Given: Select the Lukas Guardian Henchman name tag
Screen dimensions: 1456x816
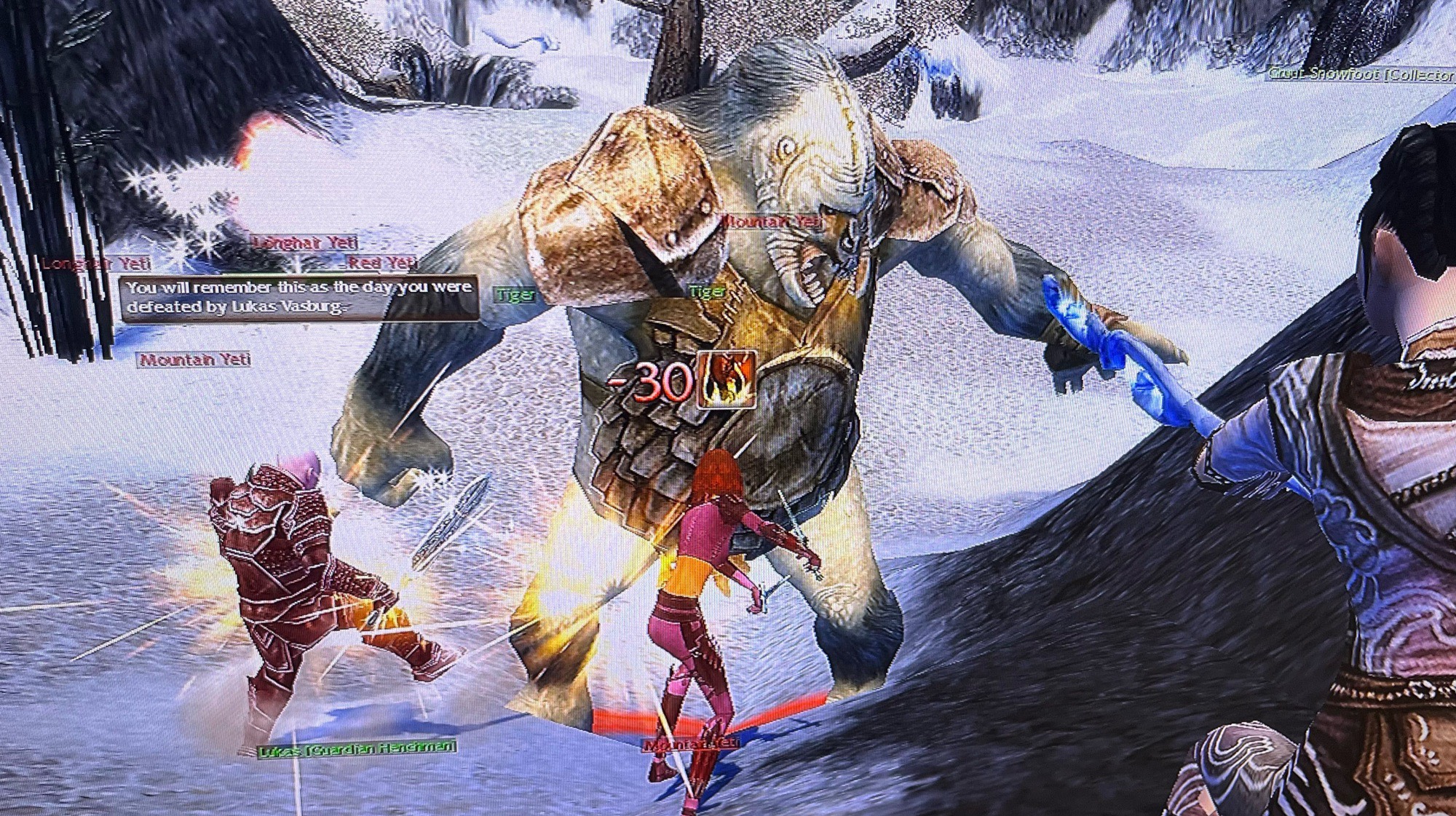Looking at the screenshot, I should (x=357, y=748).
